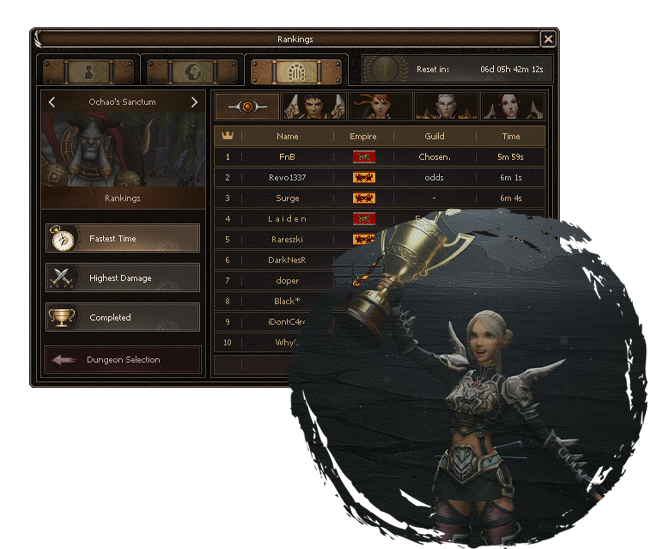Select the dungeon gate tab
Viewport: 655px width, 549px height.
coord(298,72)
